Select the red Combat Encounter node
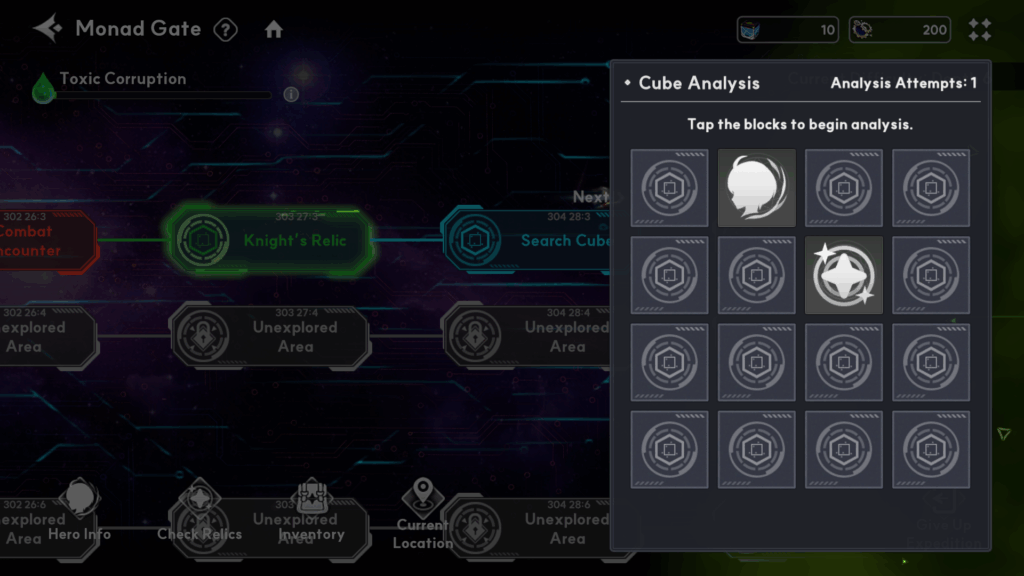1024x576 pixels. click(x=40, y=240)
